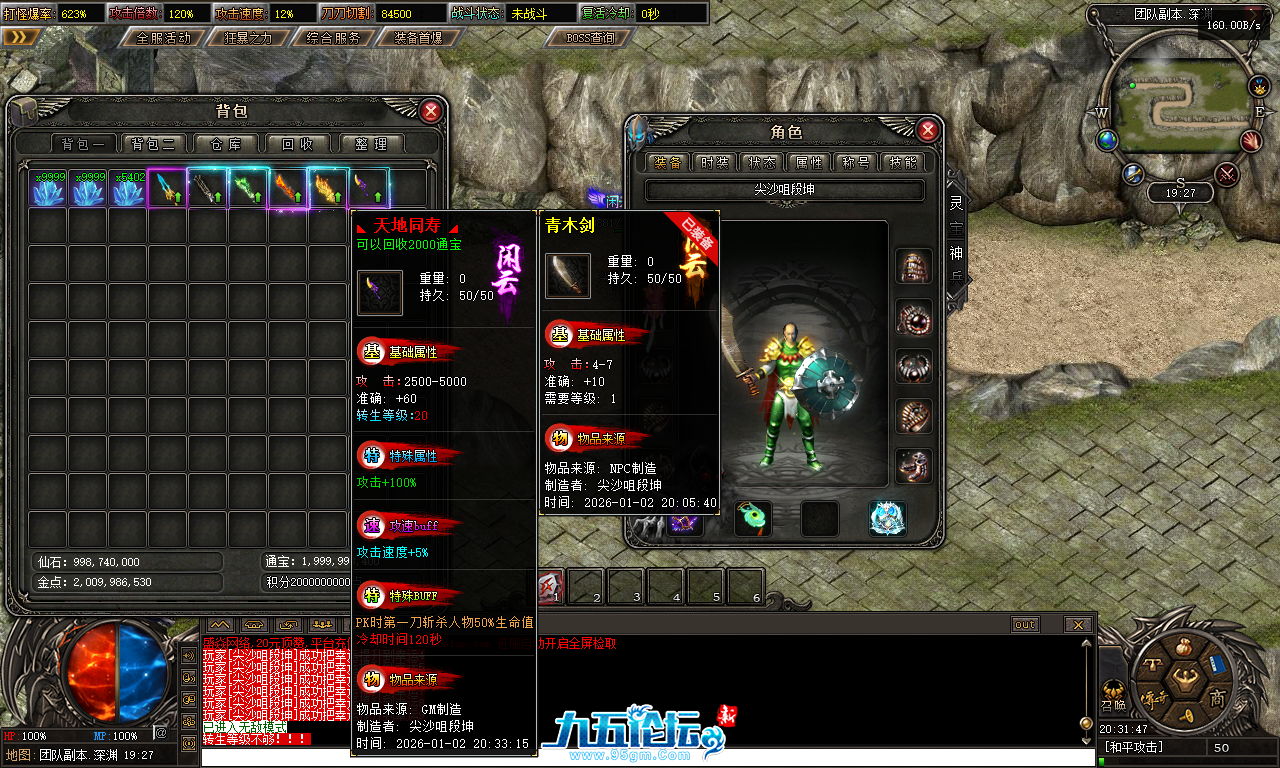Select quickbar slot 3
This screenshot has width=1280, height=768.
[625, 588]
